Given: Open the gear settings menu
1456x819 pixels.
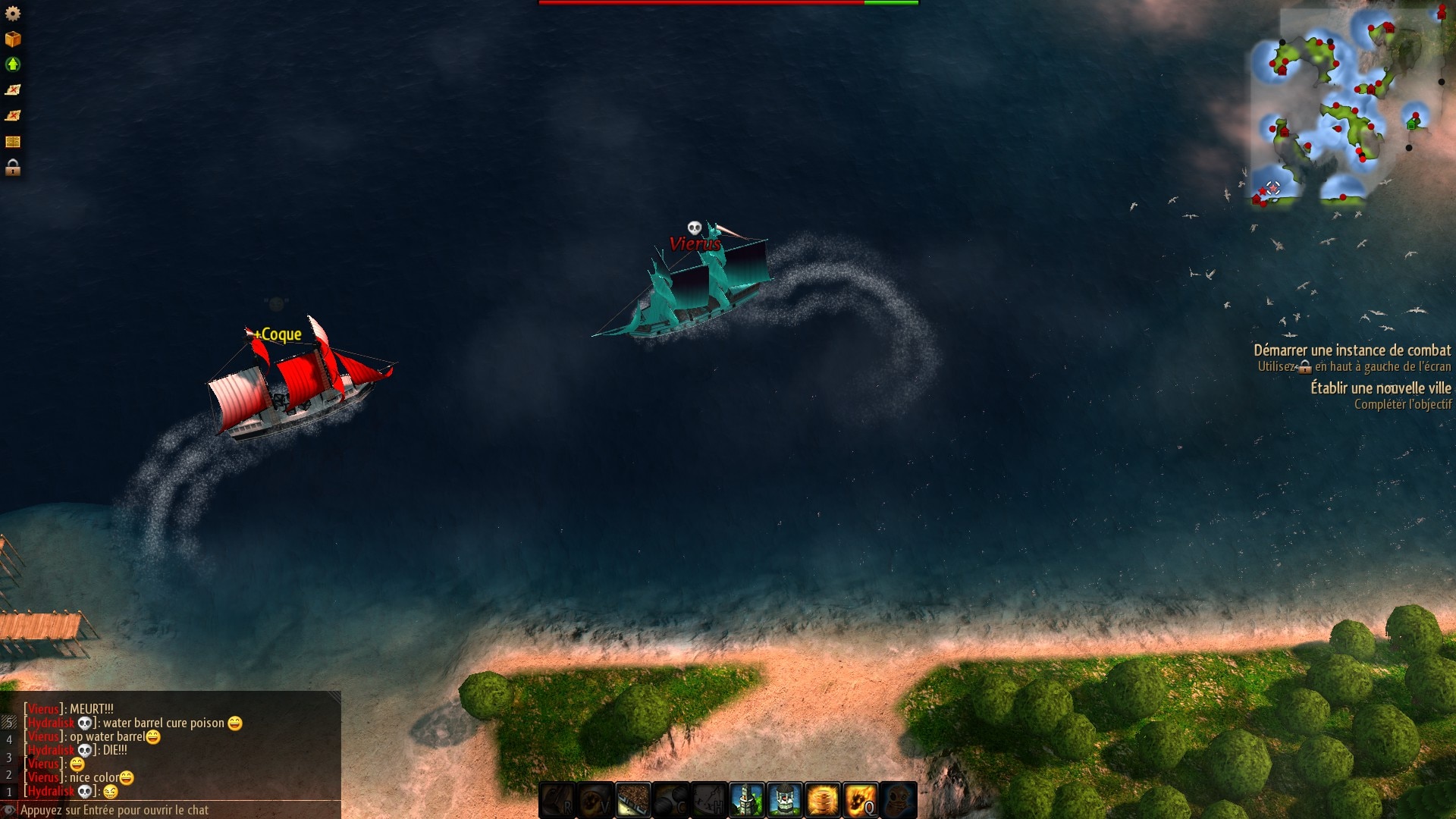Looking at the screenshot, I should pyautogui.click(x=13, y=14).
